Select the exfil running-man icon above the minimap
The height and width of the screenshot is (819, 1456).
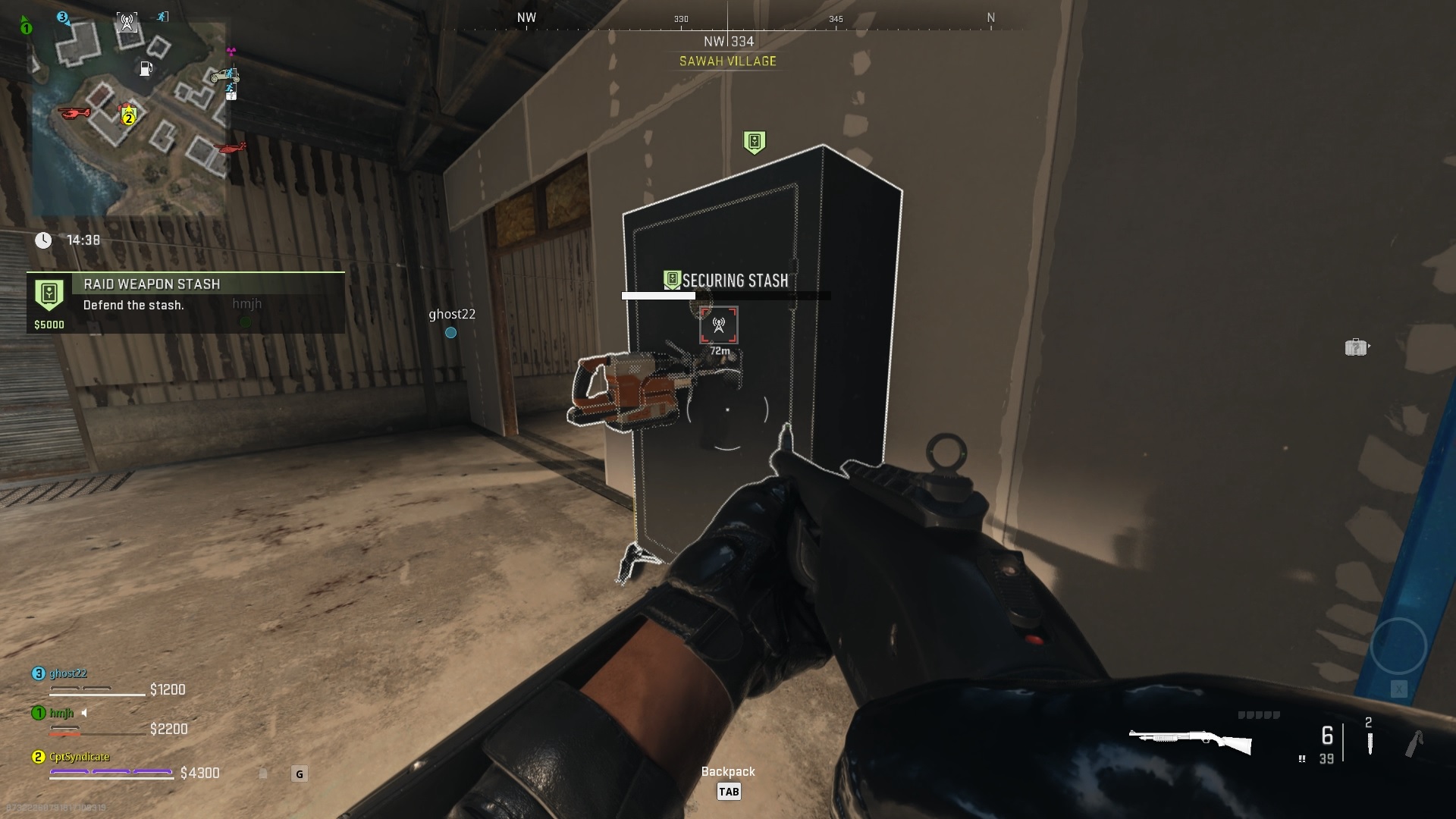click(162, 16)
